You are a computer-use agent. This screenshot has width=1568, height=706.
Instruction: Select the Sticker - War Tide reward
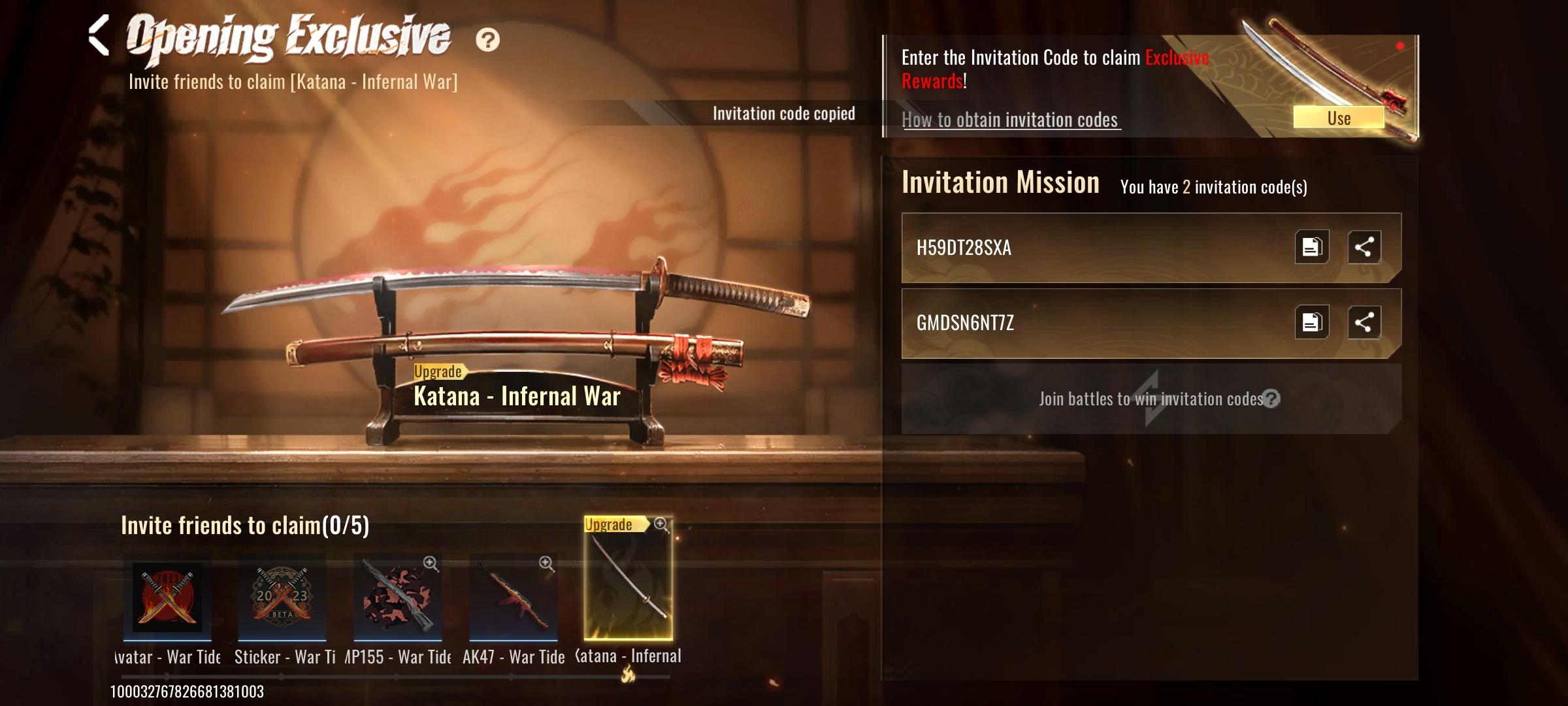[282, 598]
